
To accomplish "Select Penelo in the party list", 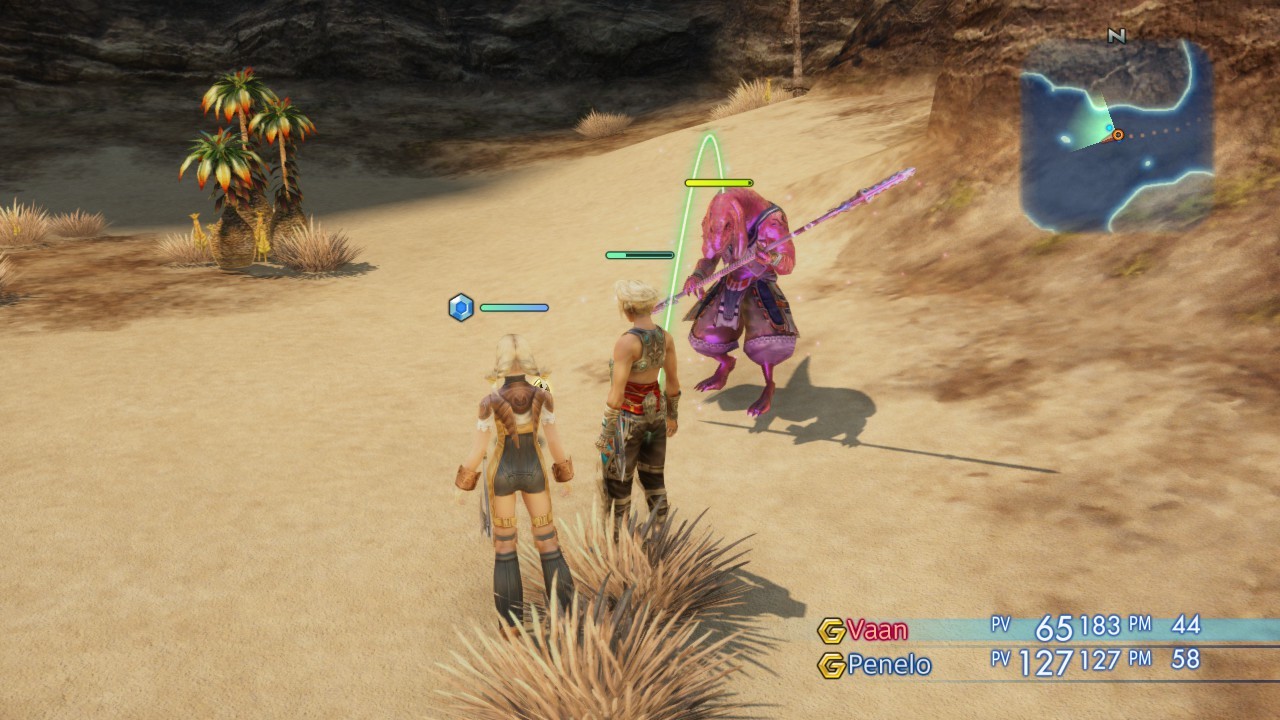I will click(889, 665).
